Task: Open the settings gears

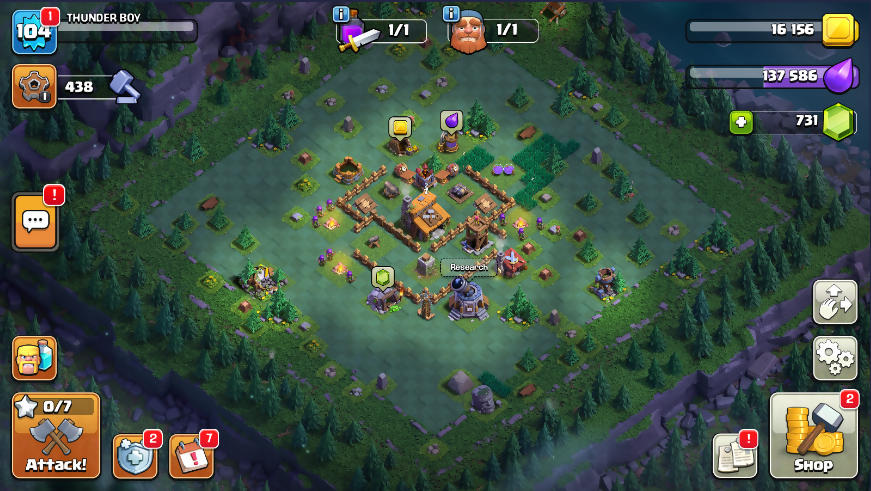Action: (834, 357)
